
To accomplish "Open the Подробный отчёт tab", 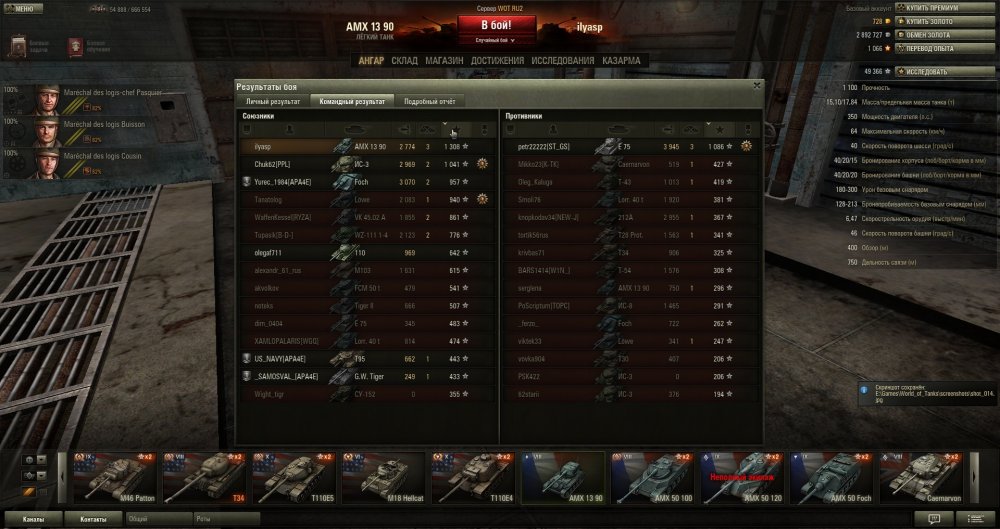I will tap(430, 102).
